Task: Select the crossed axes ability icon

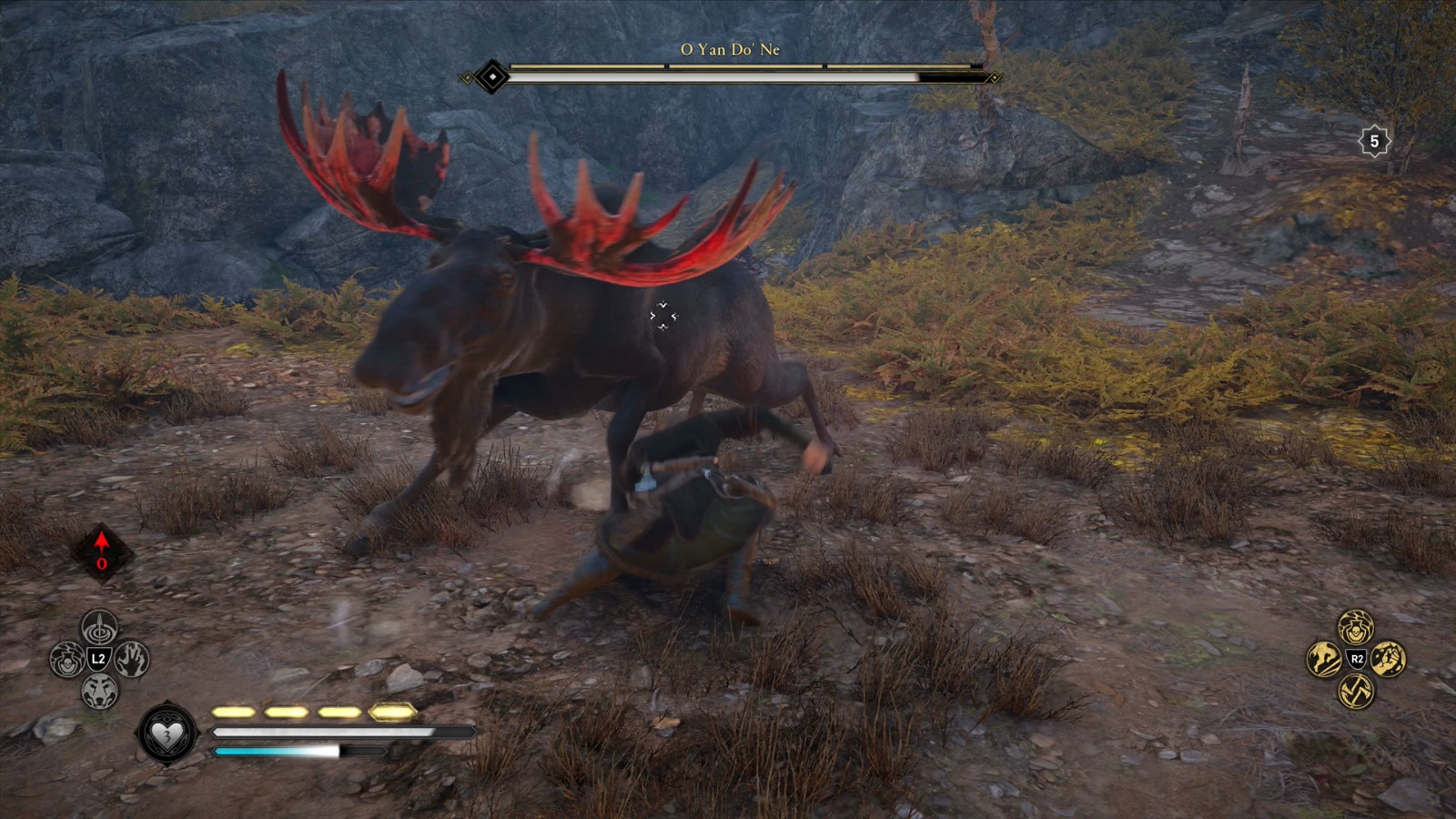Action: point(1355,691)
